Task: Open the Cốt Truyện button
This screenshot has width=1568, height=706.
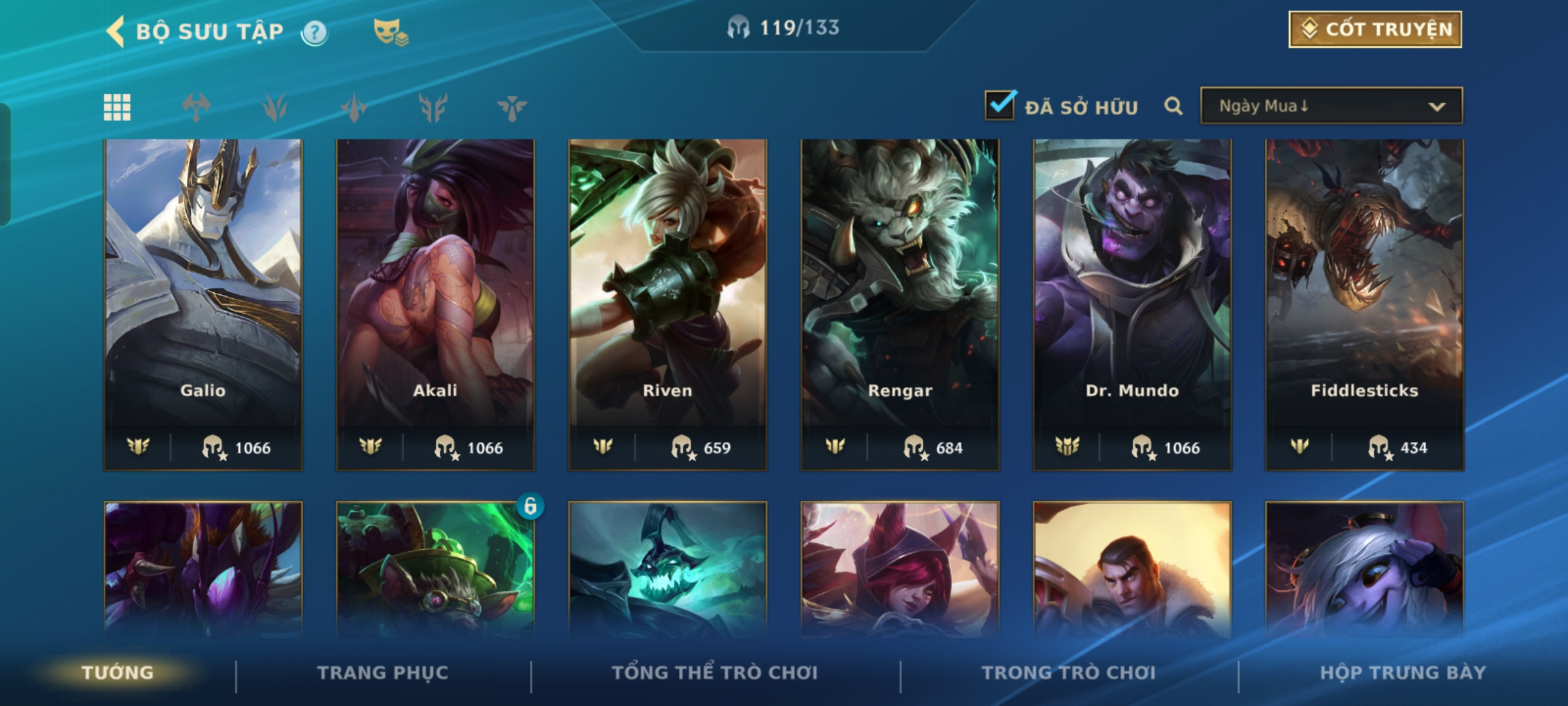Action: click(1375, 29)
